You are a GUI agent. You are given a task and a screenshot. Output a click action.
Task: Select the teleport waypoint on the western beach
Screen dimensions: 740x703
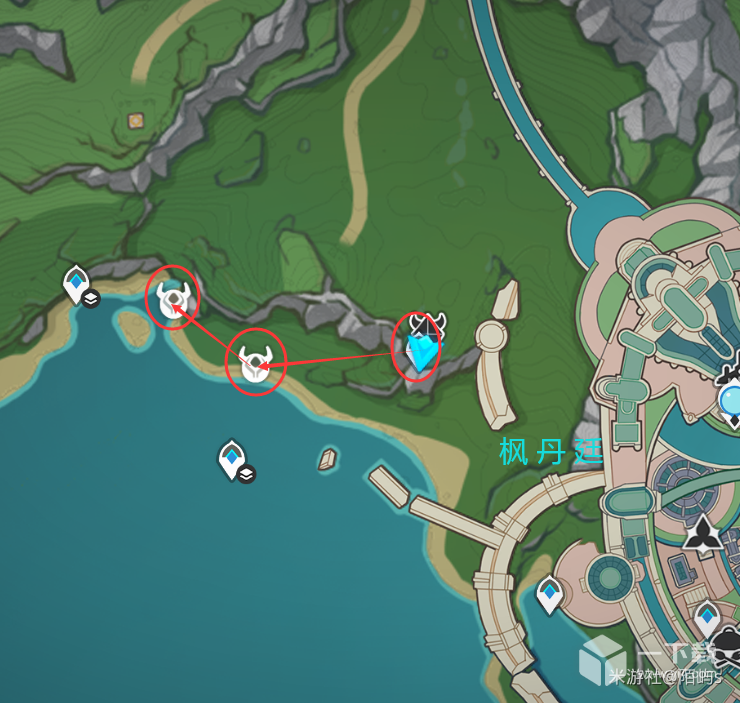coord(76,283)
